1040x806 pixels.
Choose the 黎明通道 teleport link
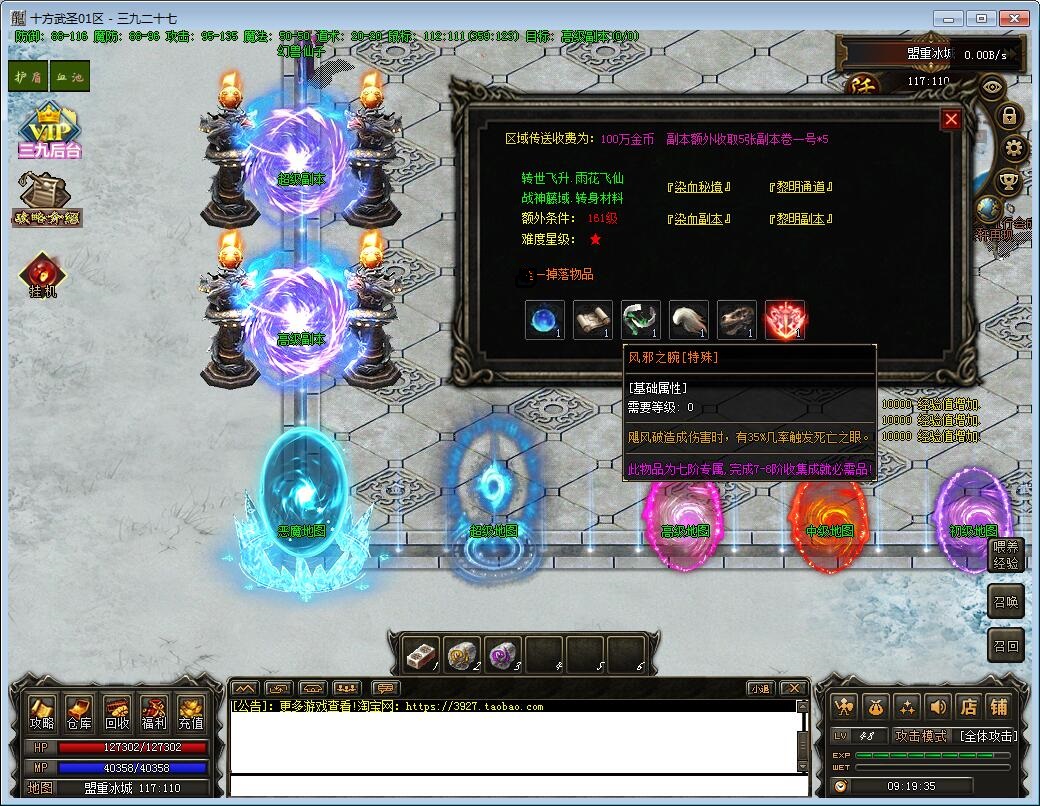[x=801, y=187]
